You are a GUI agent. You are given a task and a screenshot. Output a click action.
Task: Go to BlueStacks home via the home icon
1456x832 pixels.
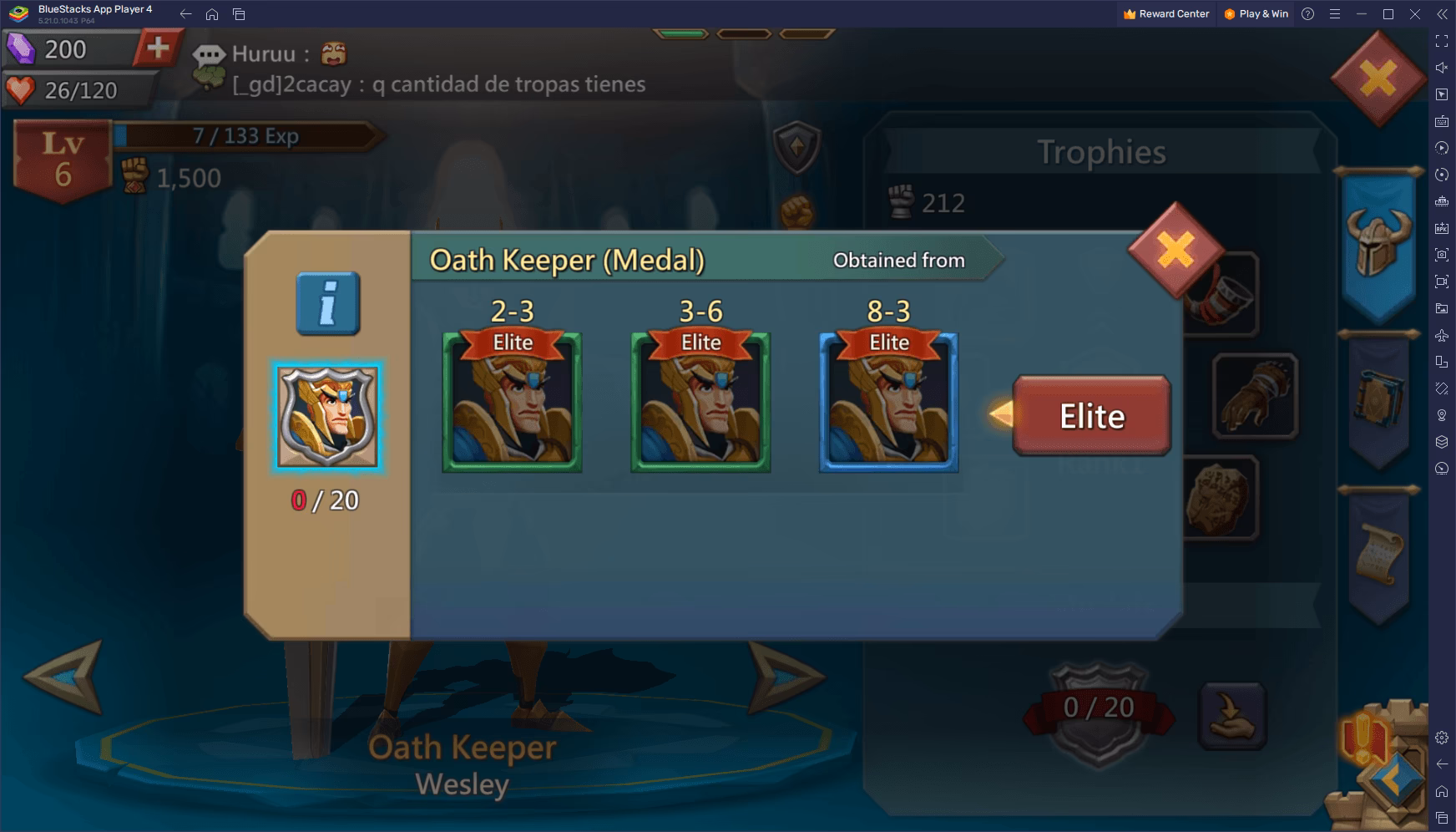point(214,14)
